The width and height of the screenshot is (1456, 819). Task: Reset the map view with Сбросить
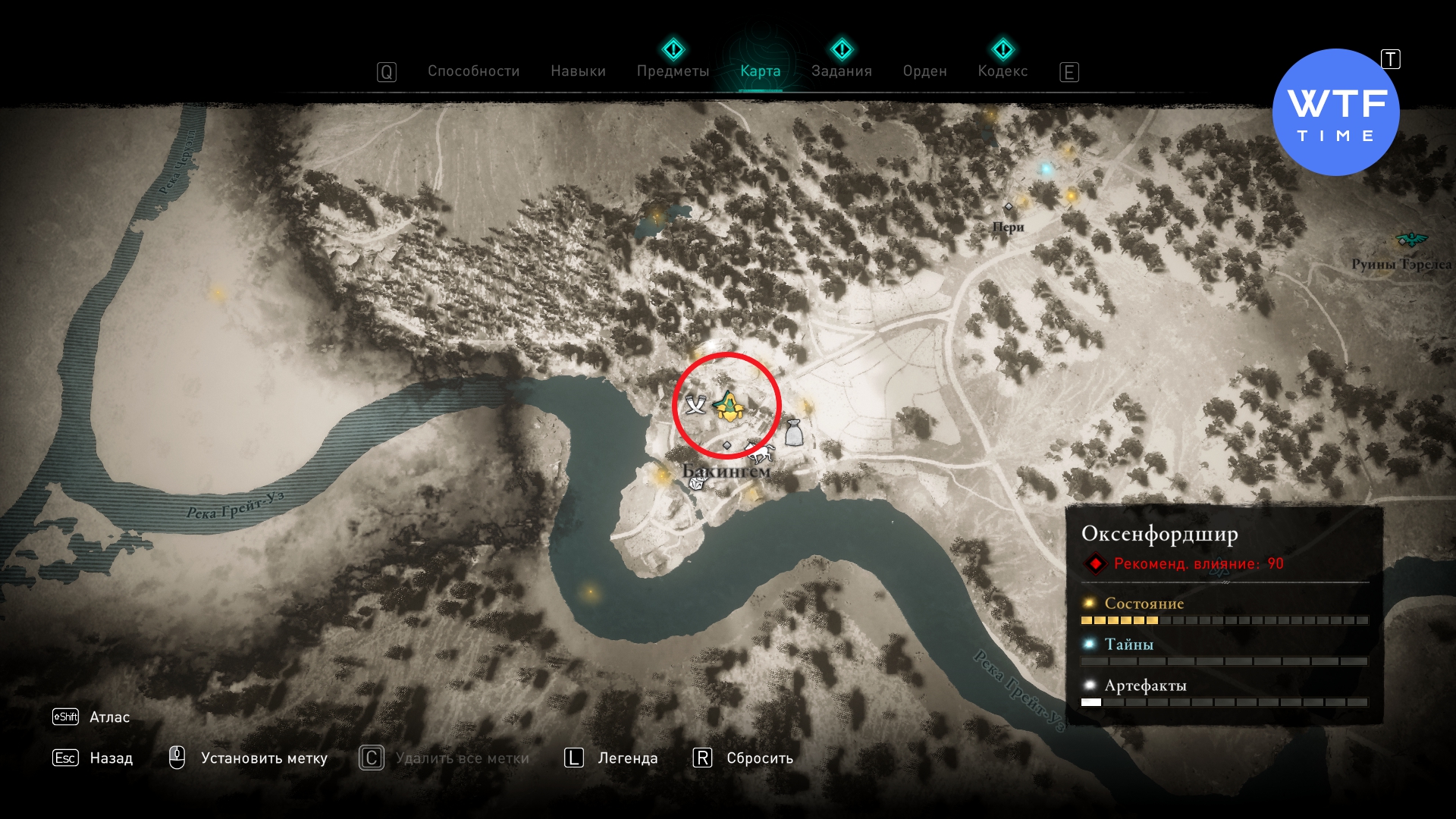(759, 758)
